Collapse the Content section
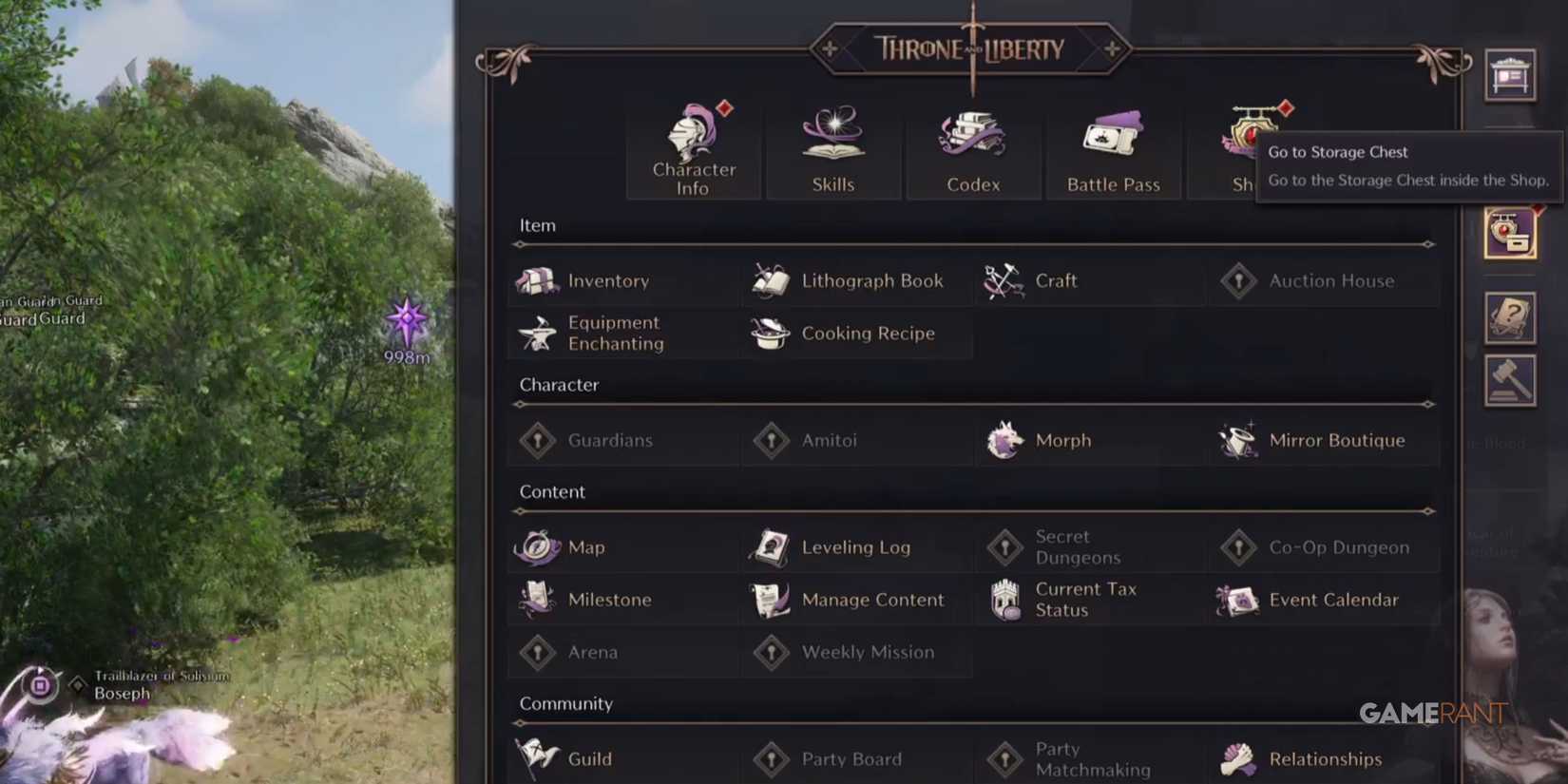This screenshot has width=1568, height=784. 551,491
